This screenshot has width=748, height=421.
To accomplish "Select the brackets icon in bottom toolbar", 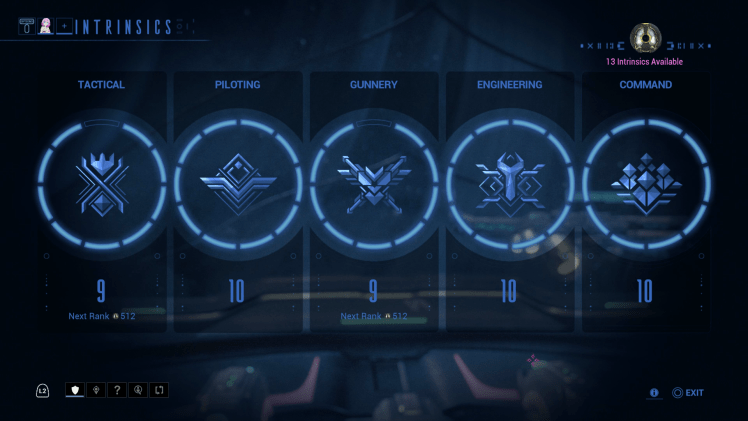I will click(x=158, y=391).
